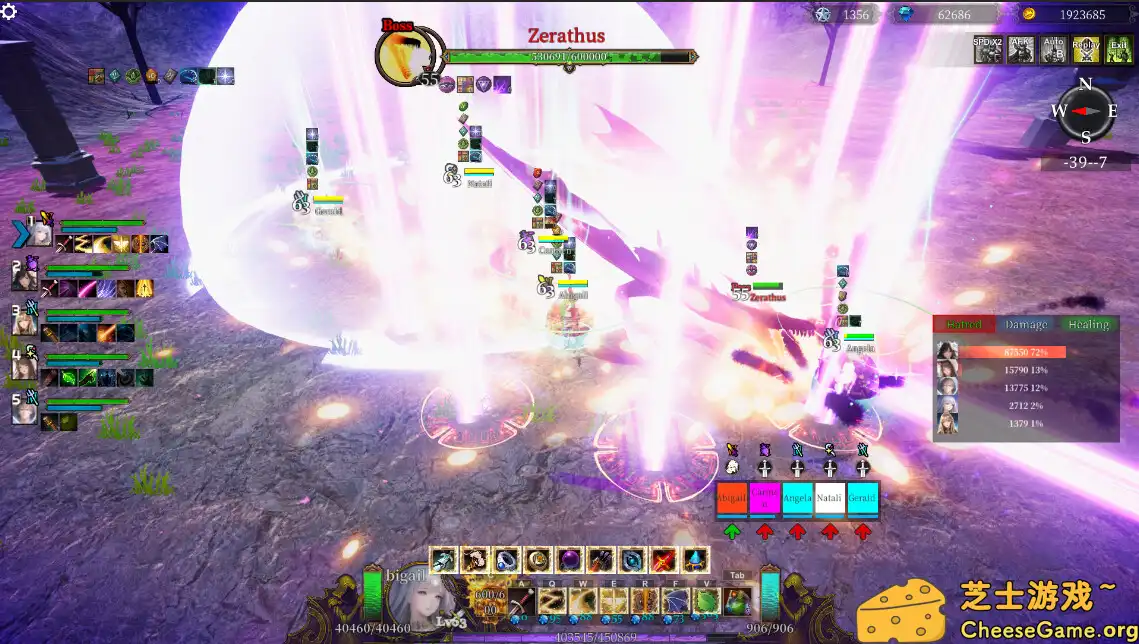Viewport: 1139px width, 644px height.
Task: Exit the battle with Exit button
Action: pos(1118,49)
